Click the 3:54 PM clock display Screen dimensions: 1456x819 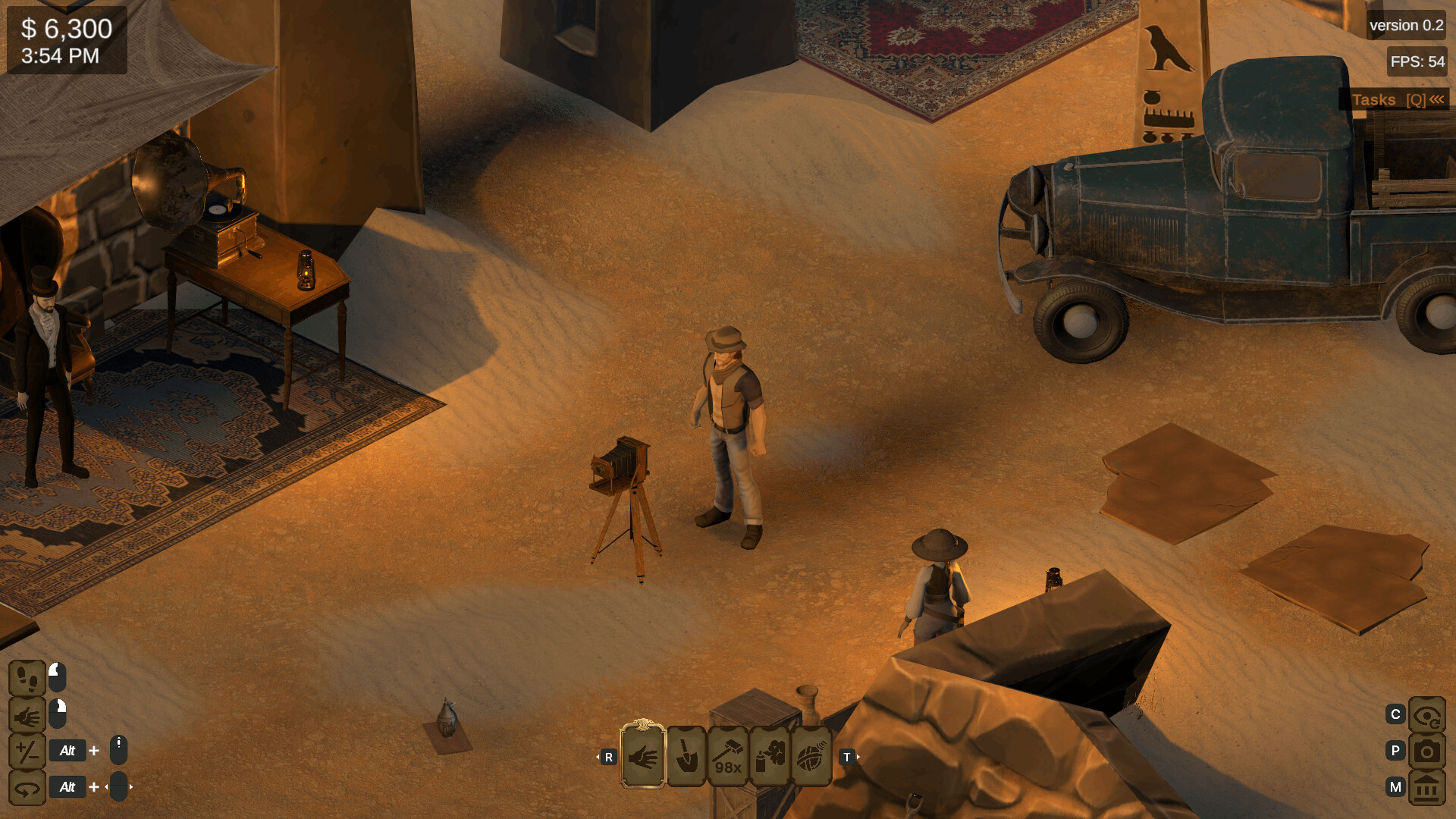[60, 55]
